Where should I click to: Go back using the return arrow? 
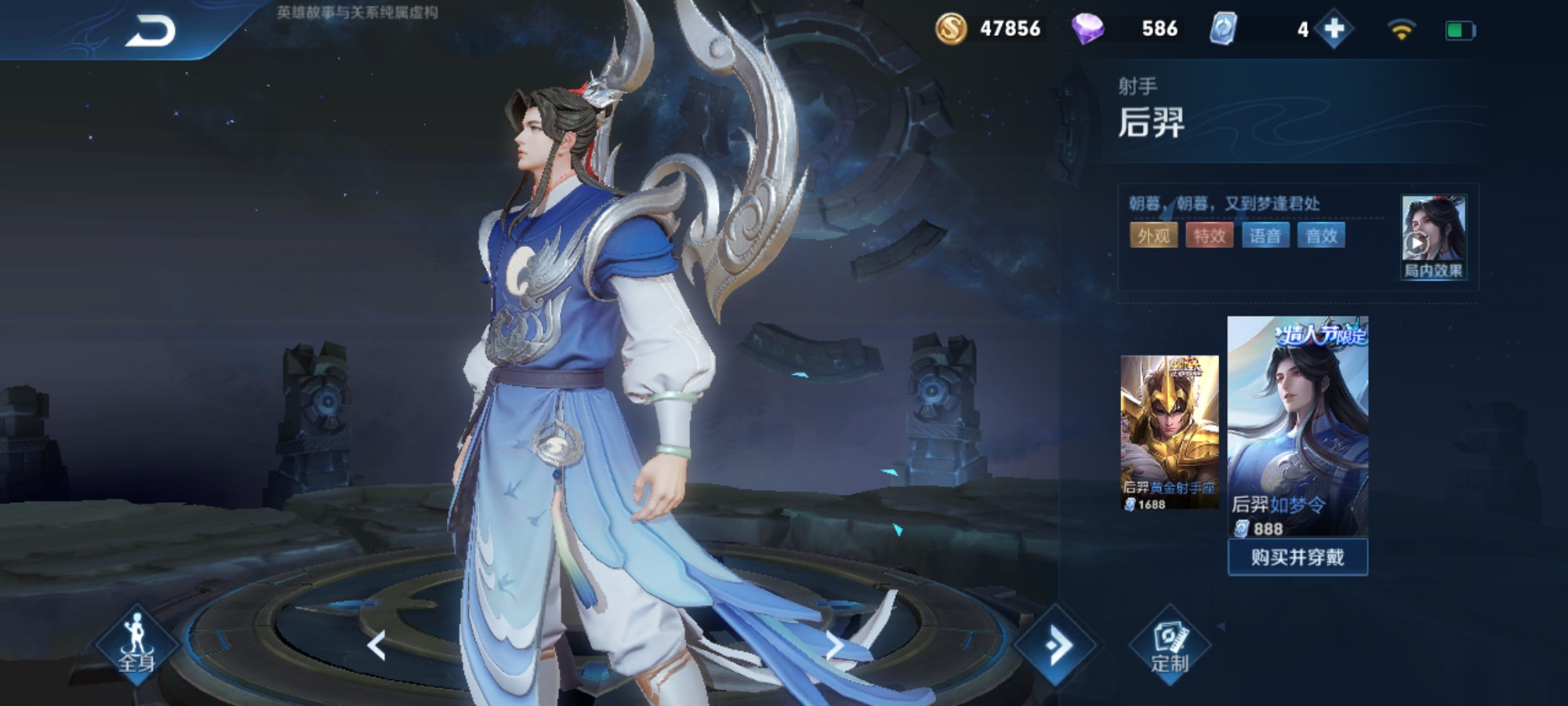coord(151,31)
